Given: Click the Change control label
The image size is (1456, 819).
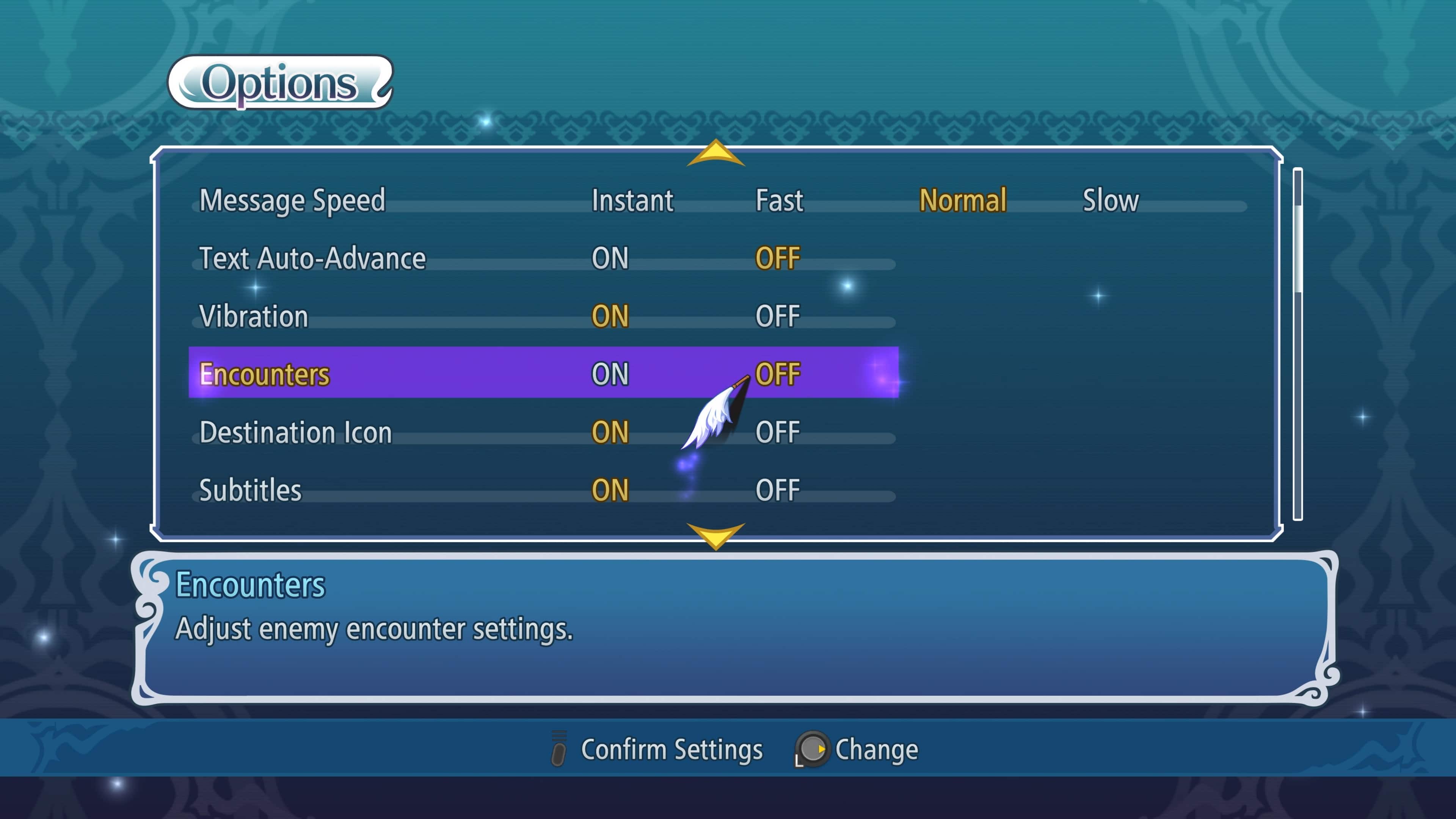Looking at the screenshot, I should click(877, 750).
